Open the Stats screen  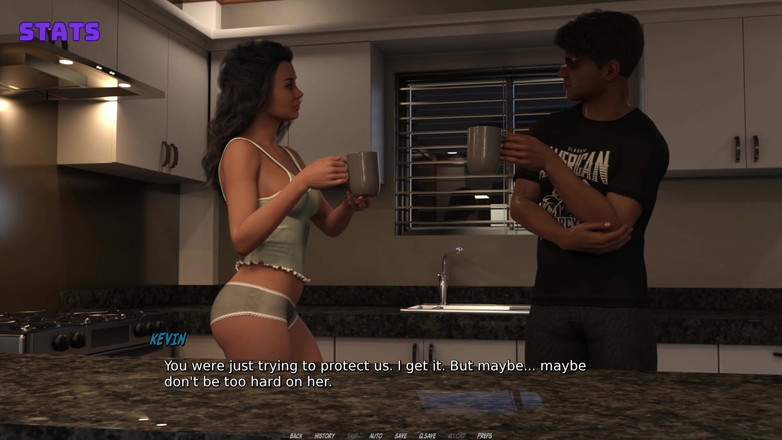click(60, 31)
